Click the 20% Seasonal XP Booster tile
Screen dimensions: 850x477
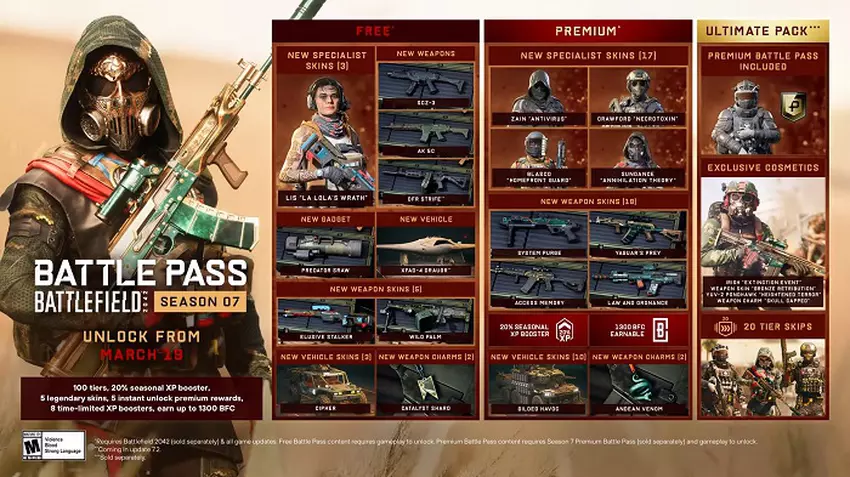pyautogui.click(x=538, y=331)
